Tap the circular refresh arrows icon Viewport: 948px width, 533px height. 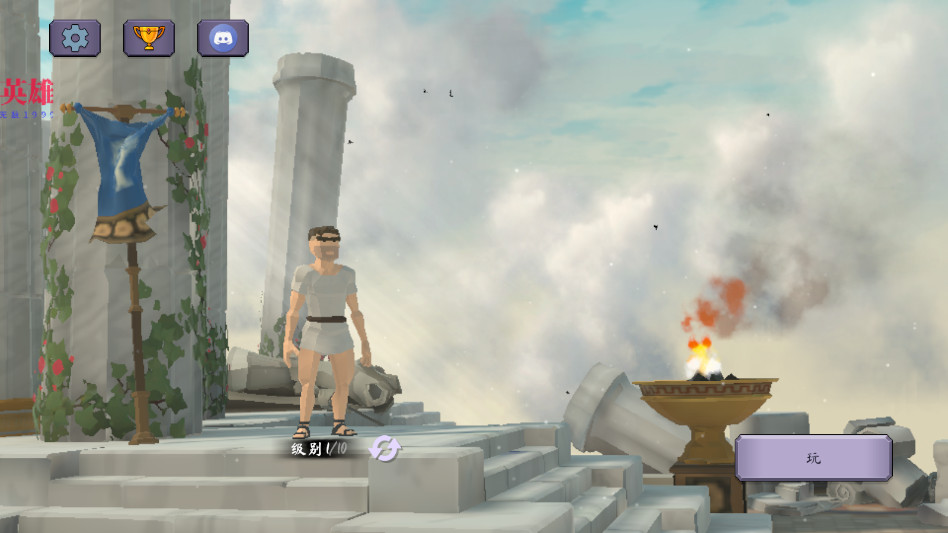pyautogui.click(x=384, y=449)
